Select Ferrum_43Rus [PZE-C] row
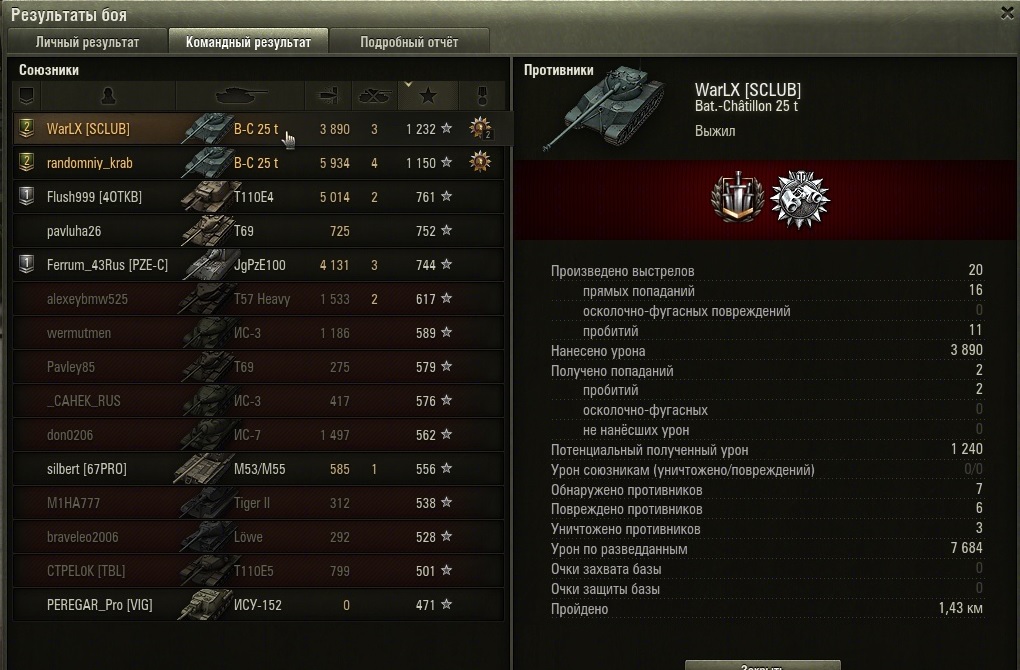Viewport: 1020px width, 670px height. pos(107,265)
